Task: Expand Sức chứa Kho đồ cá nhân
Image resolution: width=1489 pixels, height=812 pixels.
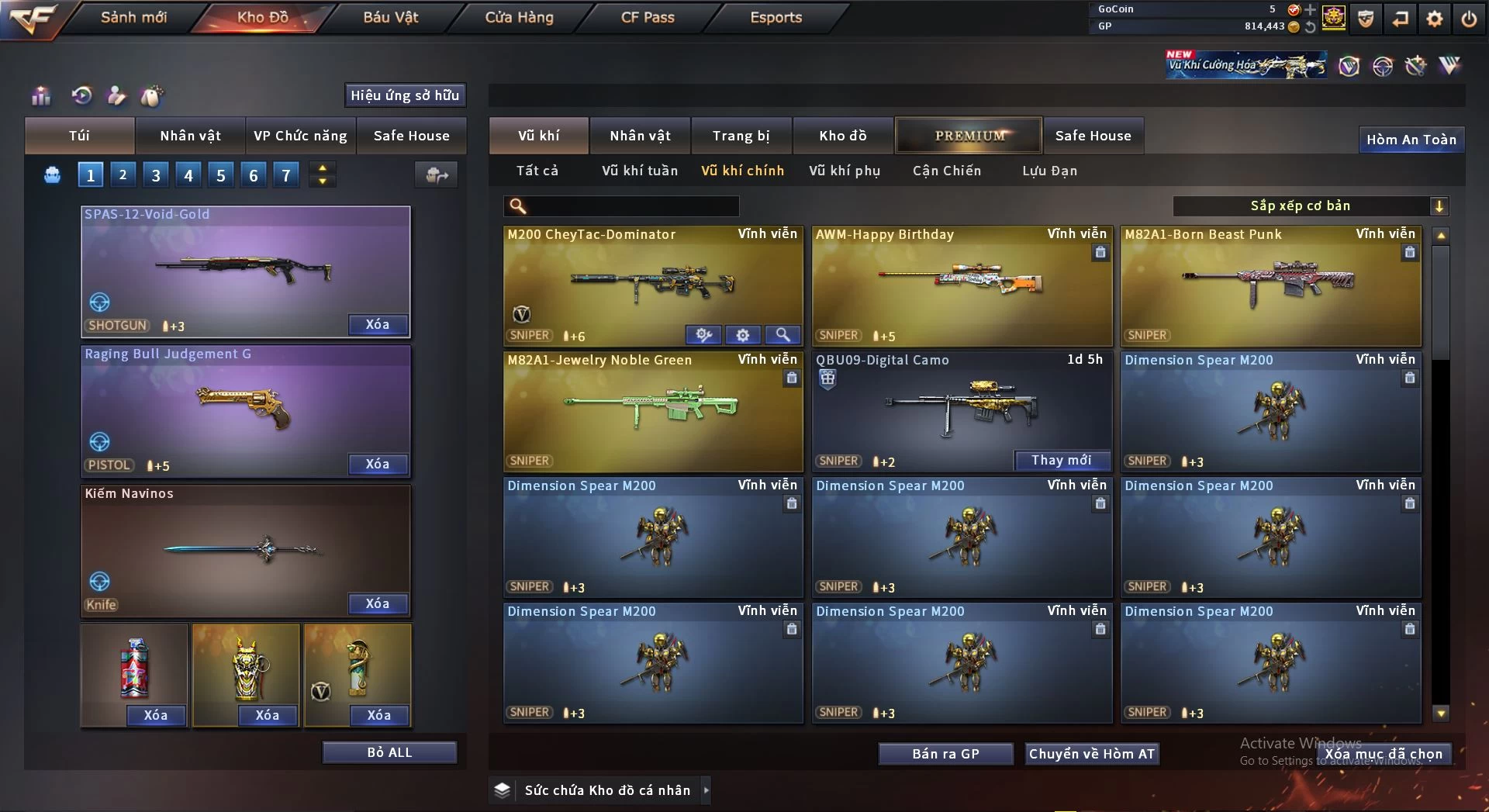Action: (x=706, y=790)
